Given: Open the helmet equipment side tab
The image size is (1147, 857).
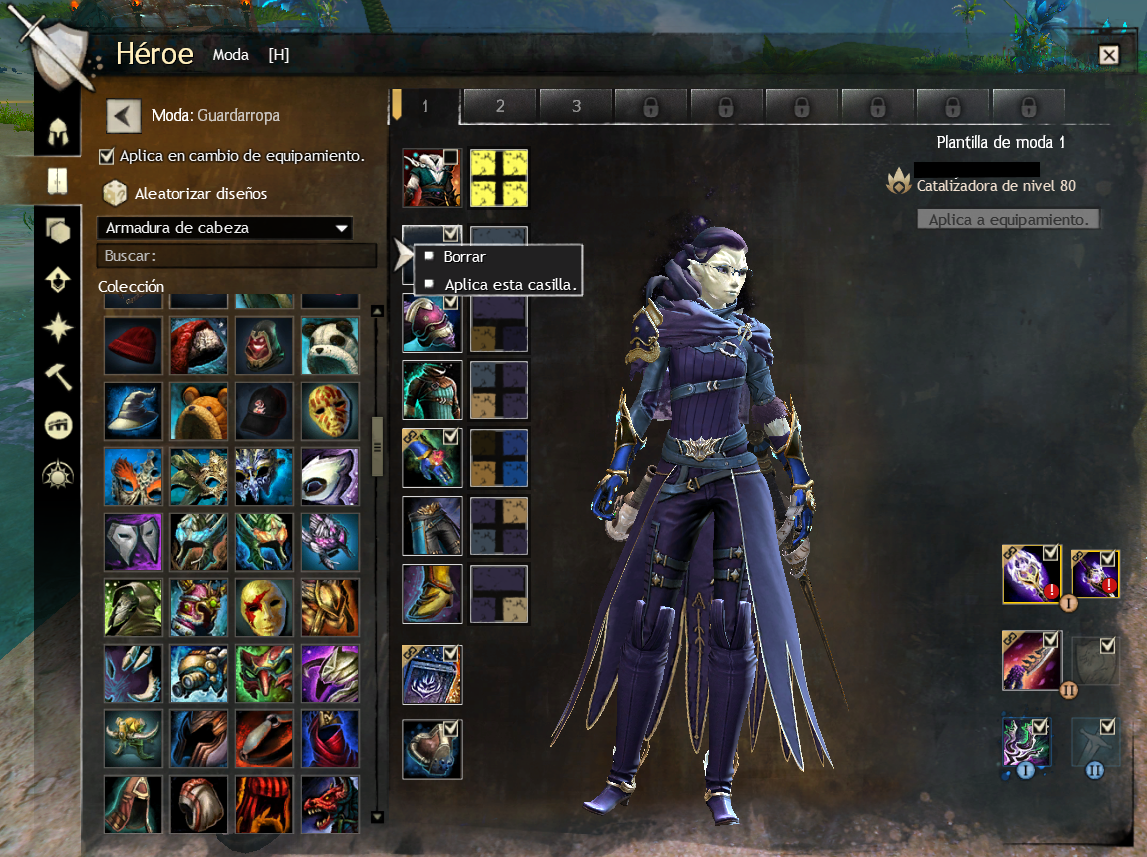Looking at the screenshot, I should coord(58,131).
